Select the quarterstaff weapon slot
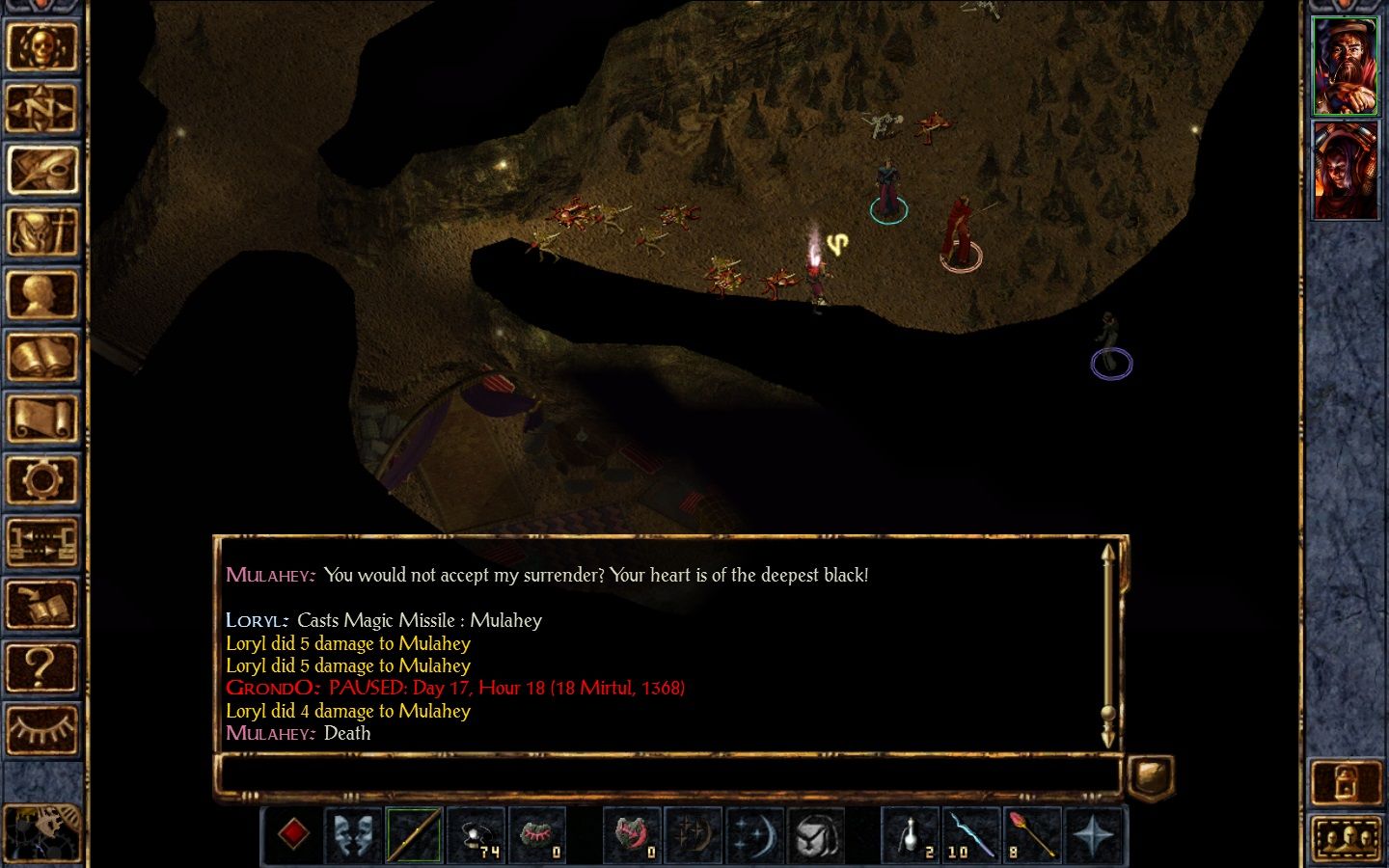Screen dimensions: 1389x868 click(415, 835)
